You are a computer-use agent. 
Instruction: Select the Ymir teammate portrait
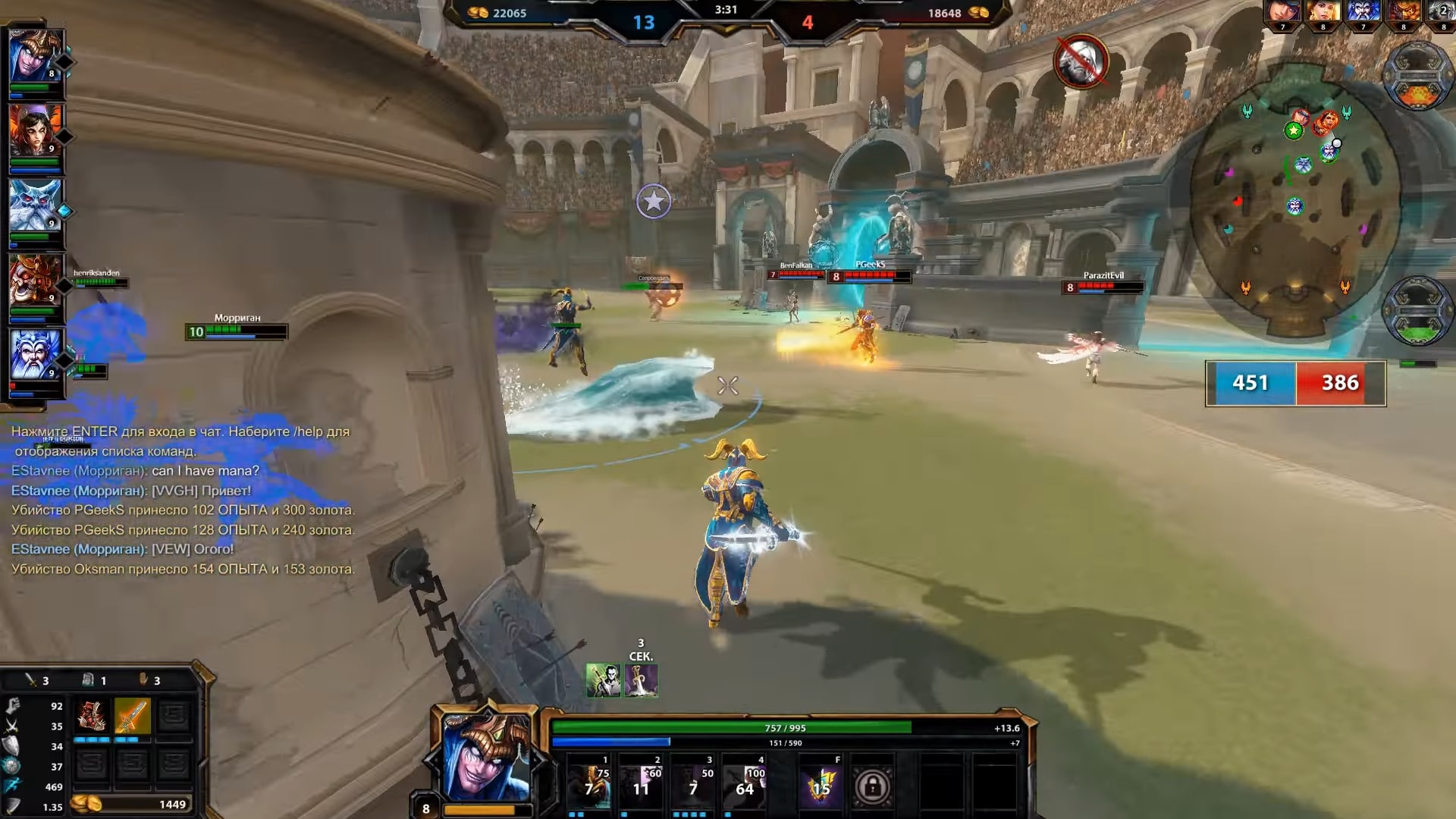click(x=35, y=206)
